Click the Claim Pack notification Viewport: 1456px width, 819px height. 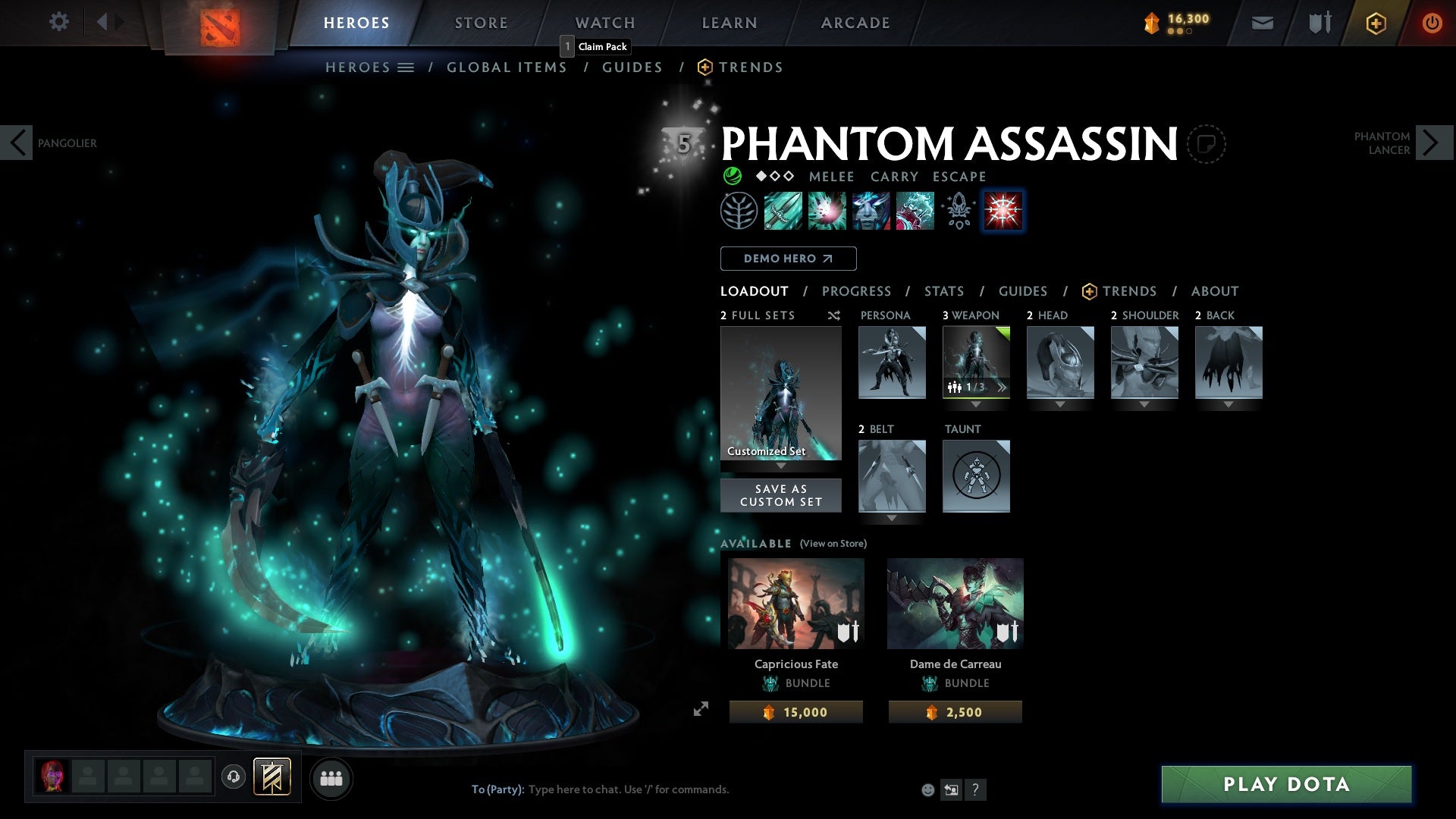595,46
